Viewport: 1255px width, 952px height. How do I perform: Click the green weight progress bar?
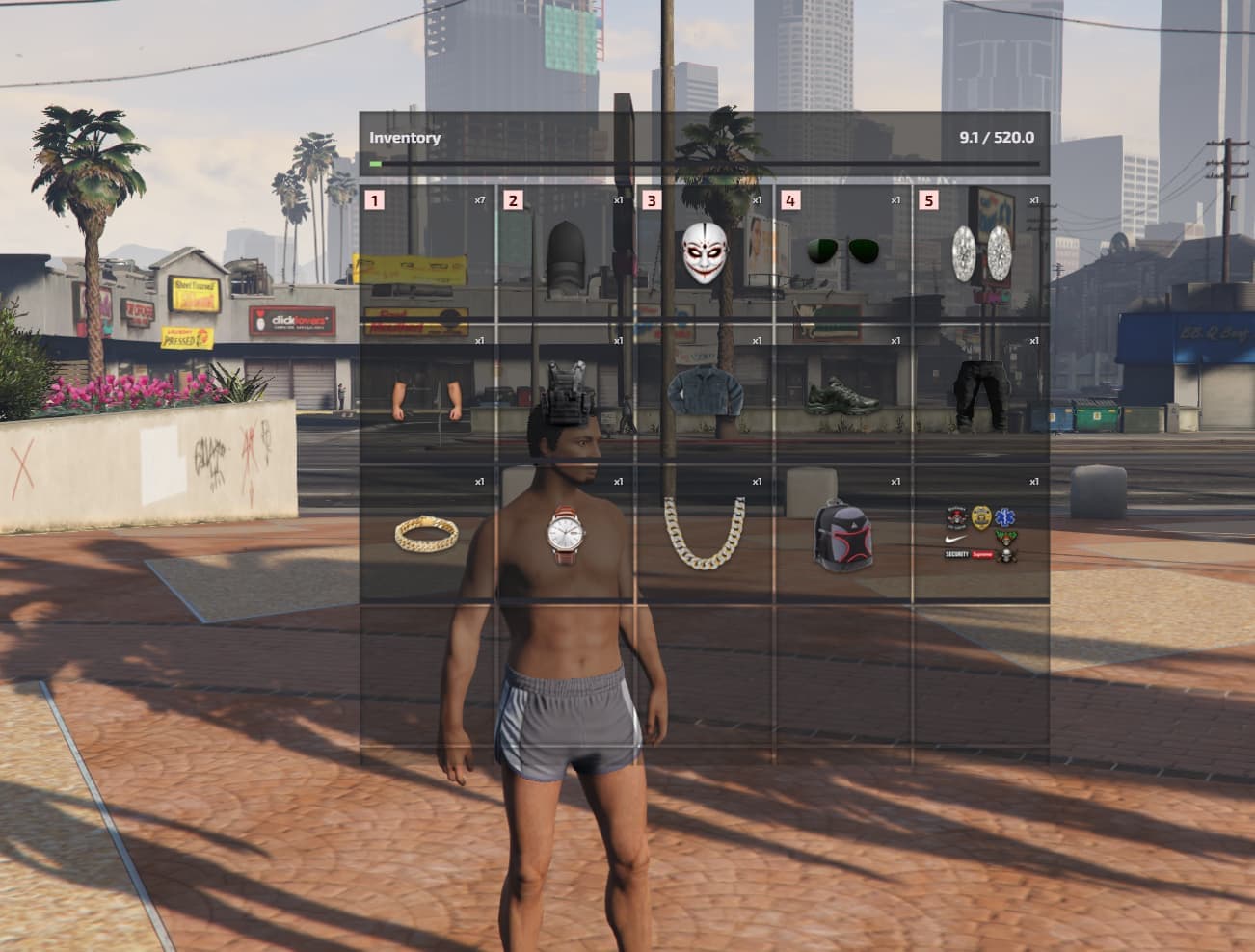pyautogui.click(x=376, y=162)
